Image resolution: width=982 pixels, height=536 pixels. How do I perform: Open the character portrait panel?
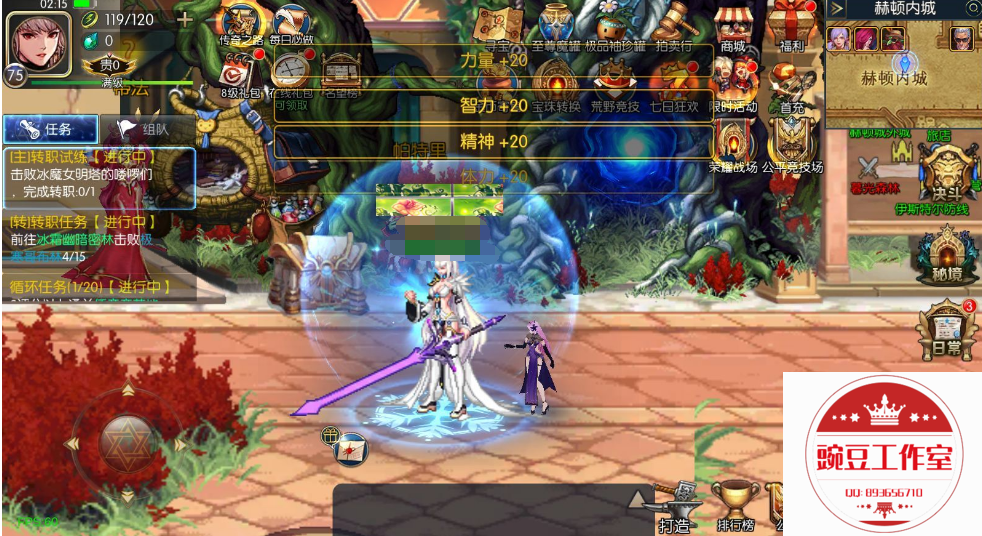tap(39, 40)
